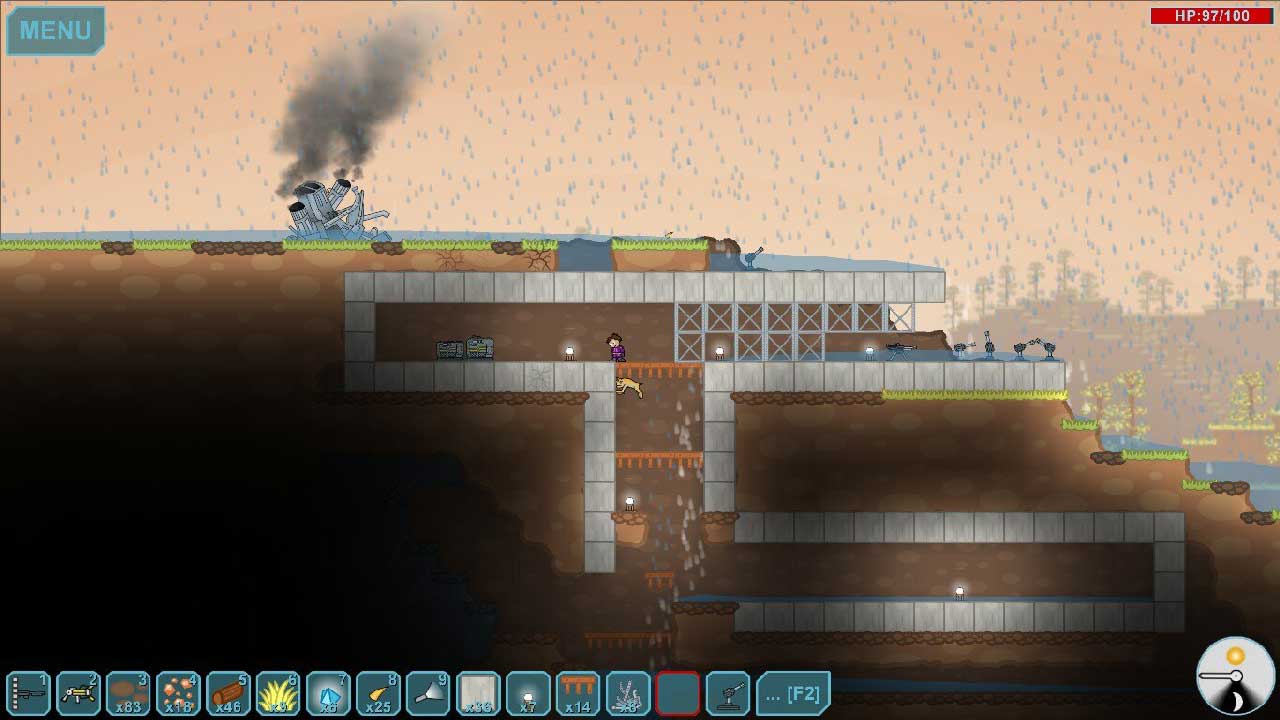Select the orange wooden platform slot
This screenshot has width=1280, height=720.
click(578, 693)
